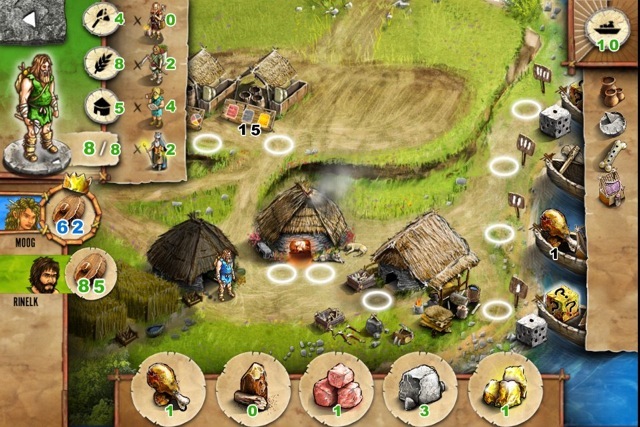Open the boat card counter
This screenshot has height=427, width=640.
(607, 30)
